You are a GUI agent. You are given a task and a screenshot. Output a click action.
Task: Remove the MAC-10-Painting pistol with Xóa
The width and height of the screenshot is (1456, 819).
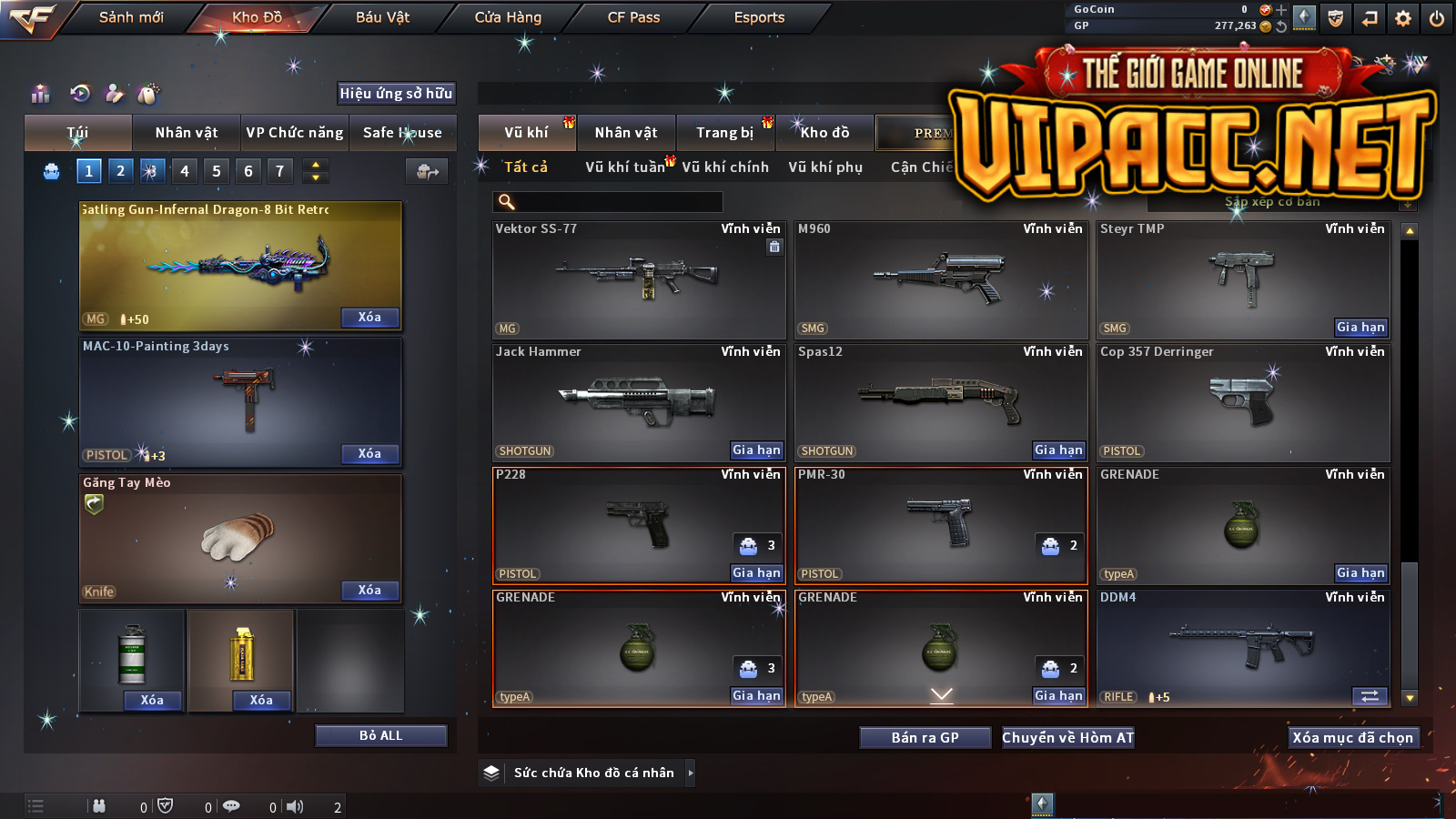coord(369,454)
